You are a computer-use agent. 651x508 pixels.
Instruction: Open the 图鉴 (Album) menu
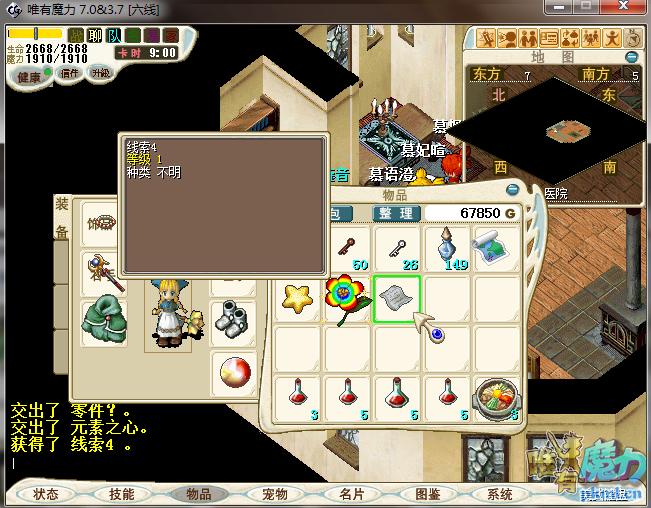click(x=427, y=494)
